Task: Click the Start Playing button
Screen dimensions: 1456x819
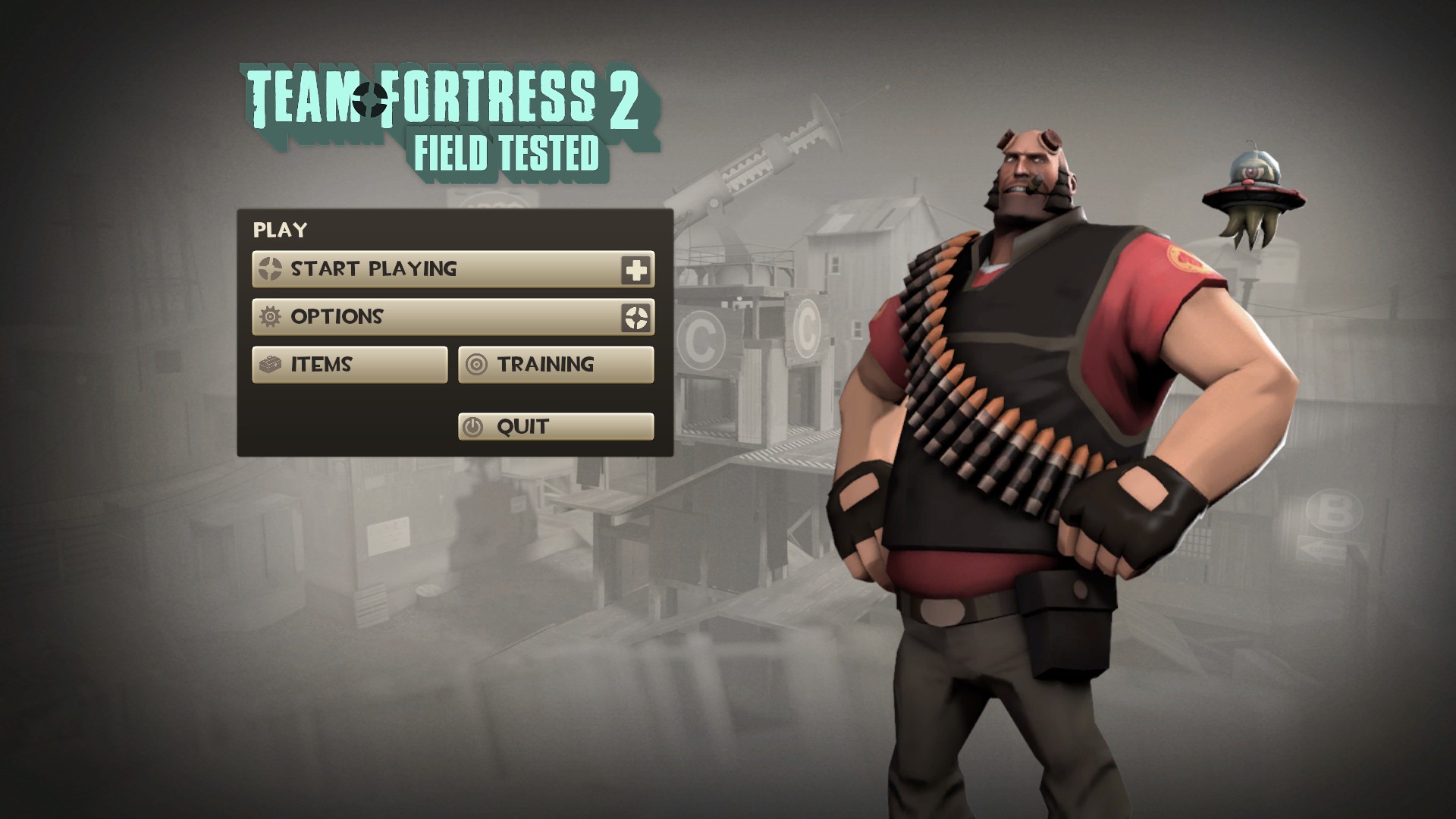Action: 436,269
